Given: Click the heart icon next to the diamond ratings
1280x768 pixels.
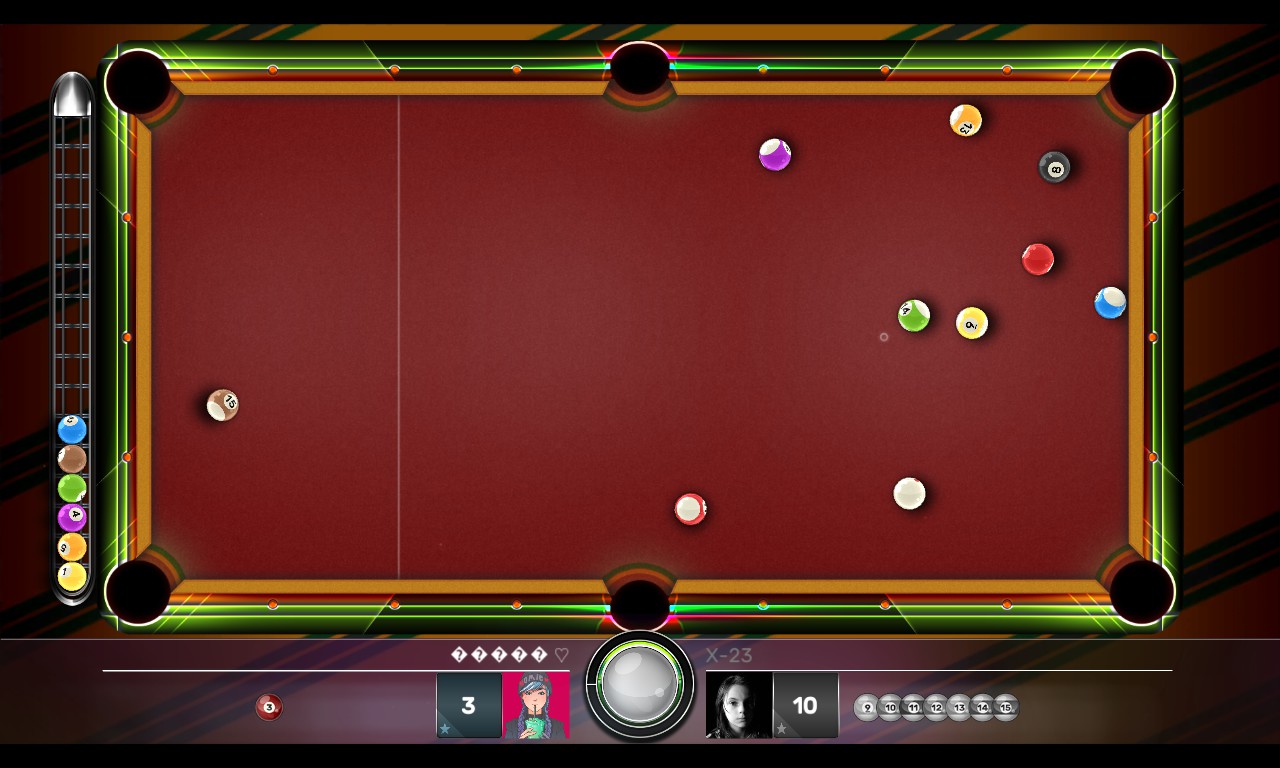Looking at the screenshot, I should coord(561,655).
